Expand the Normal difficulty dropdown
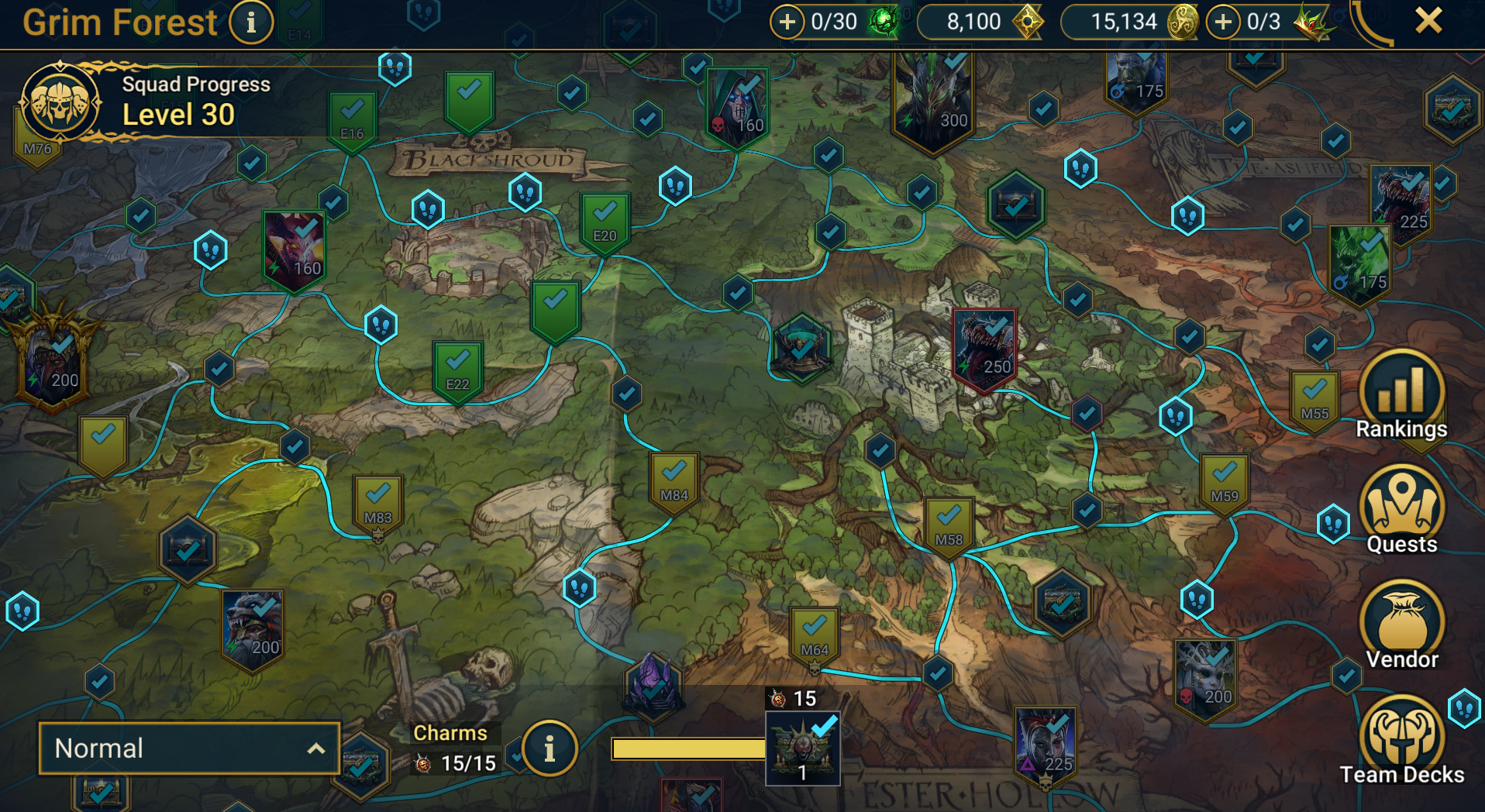1485x812 pixels. 189,748
